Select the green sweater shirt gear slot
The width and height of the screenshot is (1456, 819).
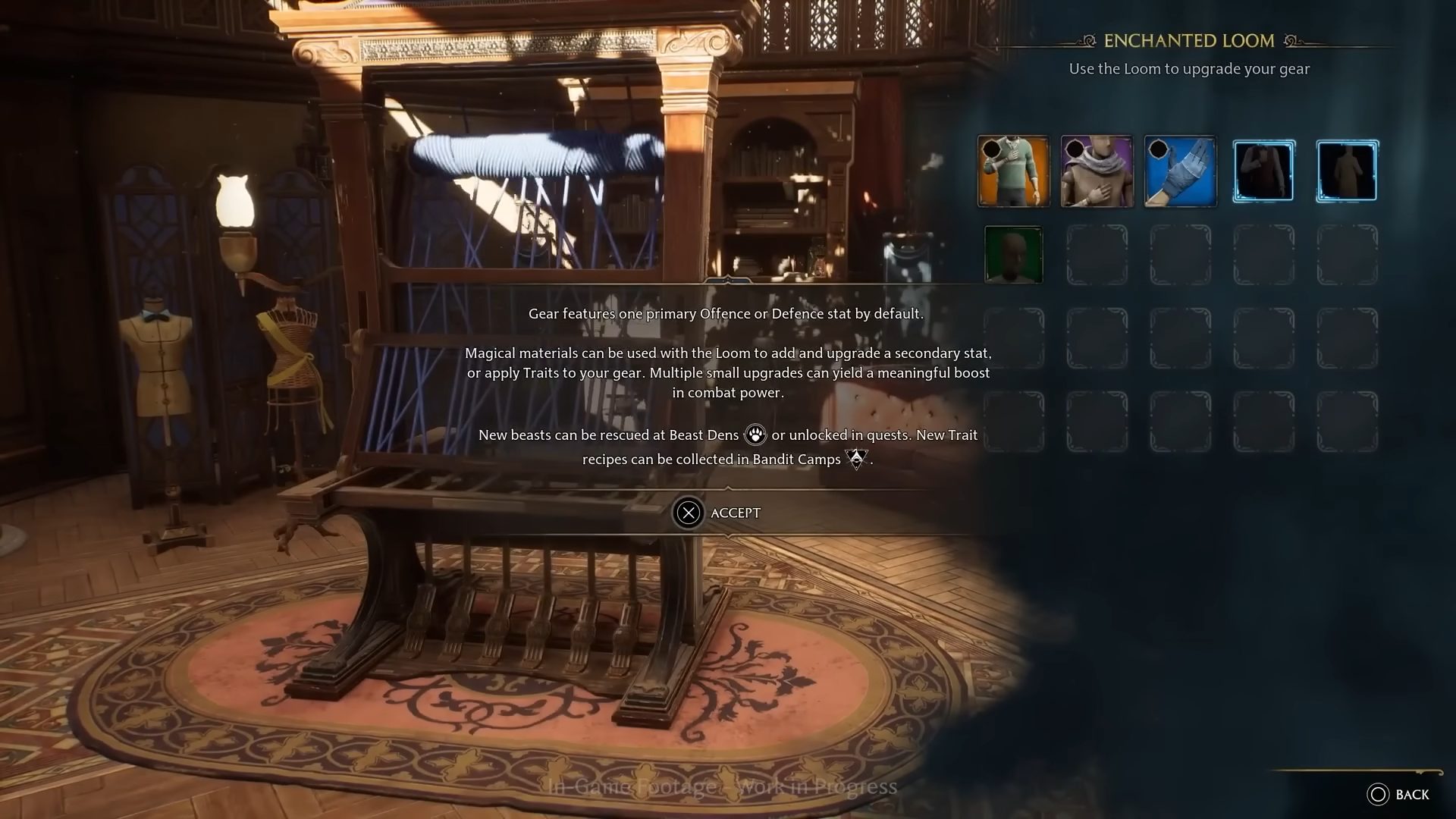(x=1014, y=170)
